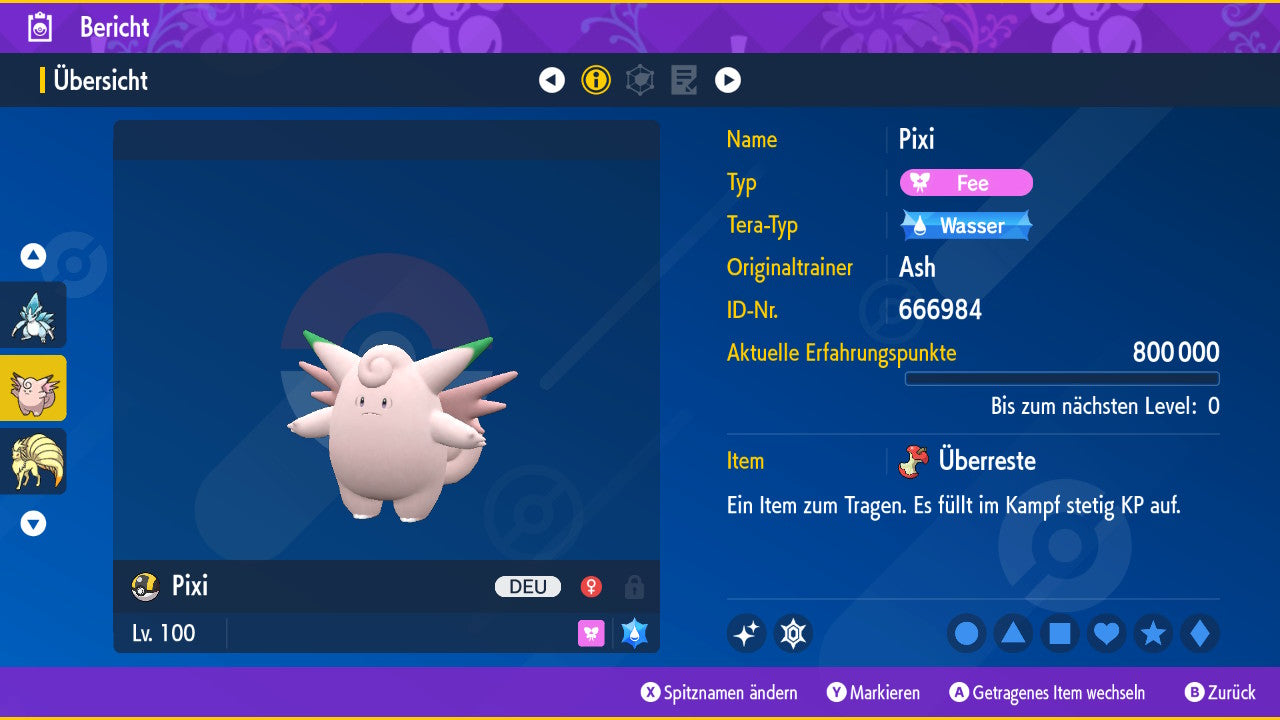
Task: Toggle the triangle marking
Action: [1013, 634]
